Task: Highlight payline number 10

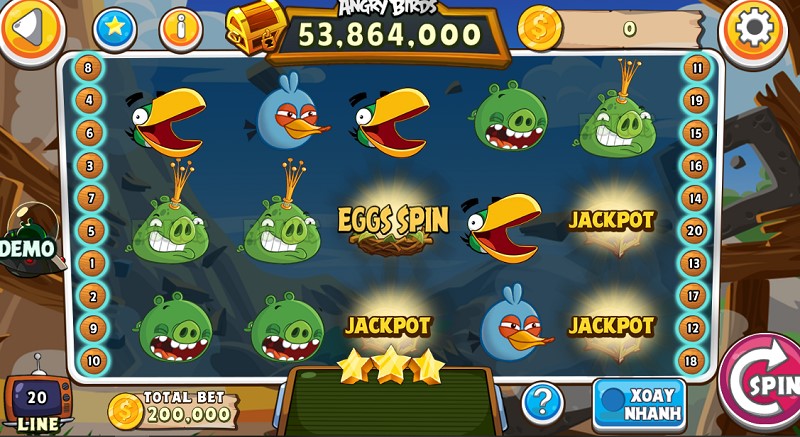Action: point(92,360)
